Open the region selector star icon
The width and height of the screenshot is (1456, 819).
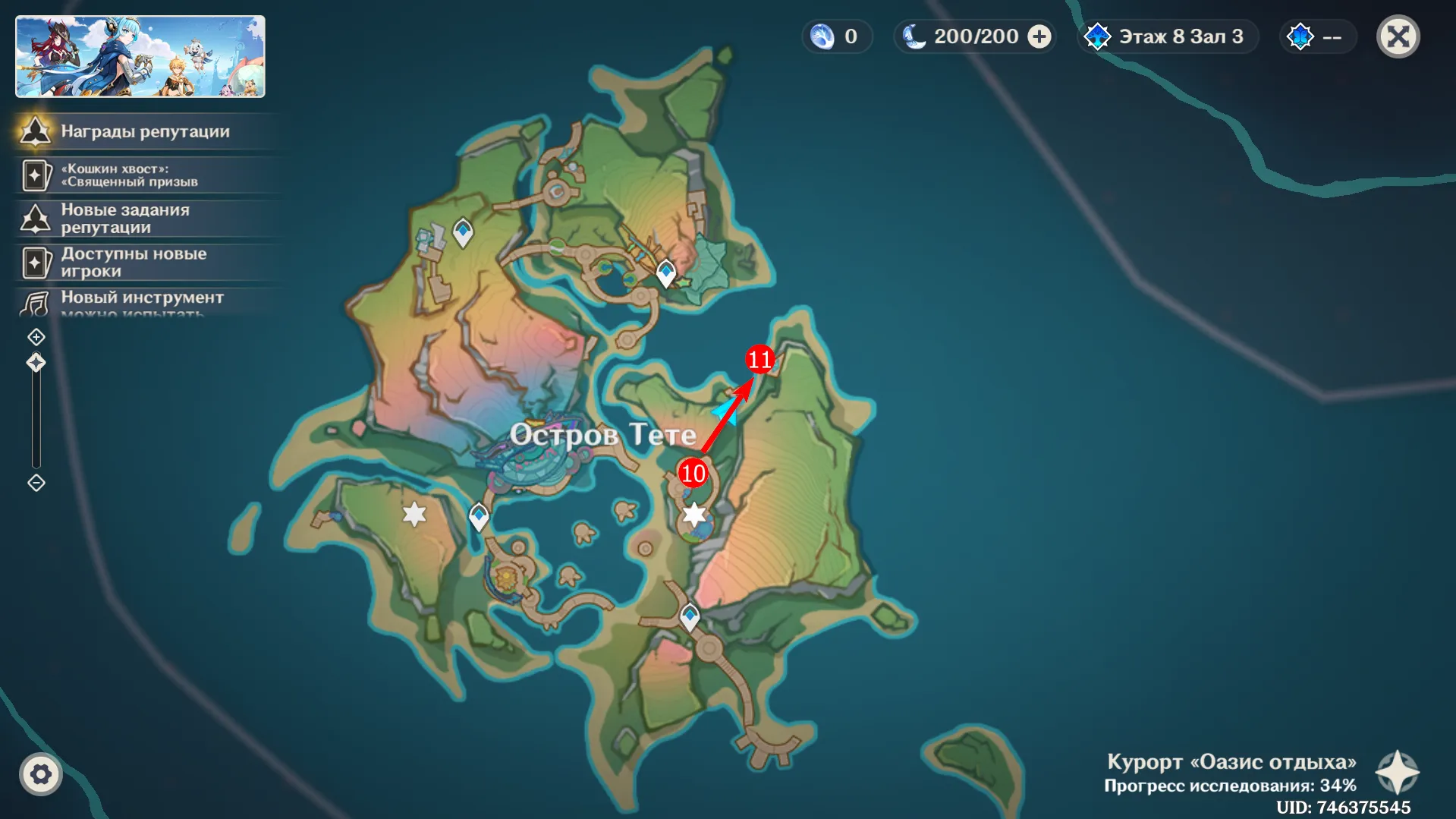pyautogui.click(x=1398, y=773)
